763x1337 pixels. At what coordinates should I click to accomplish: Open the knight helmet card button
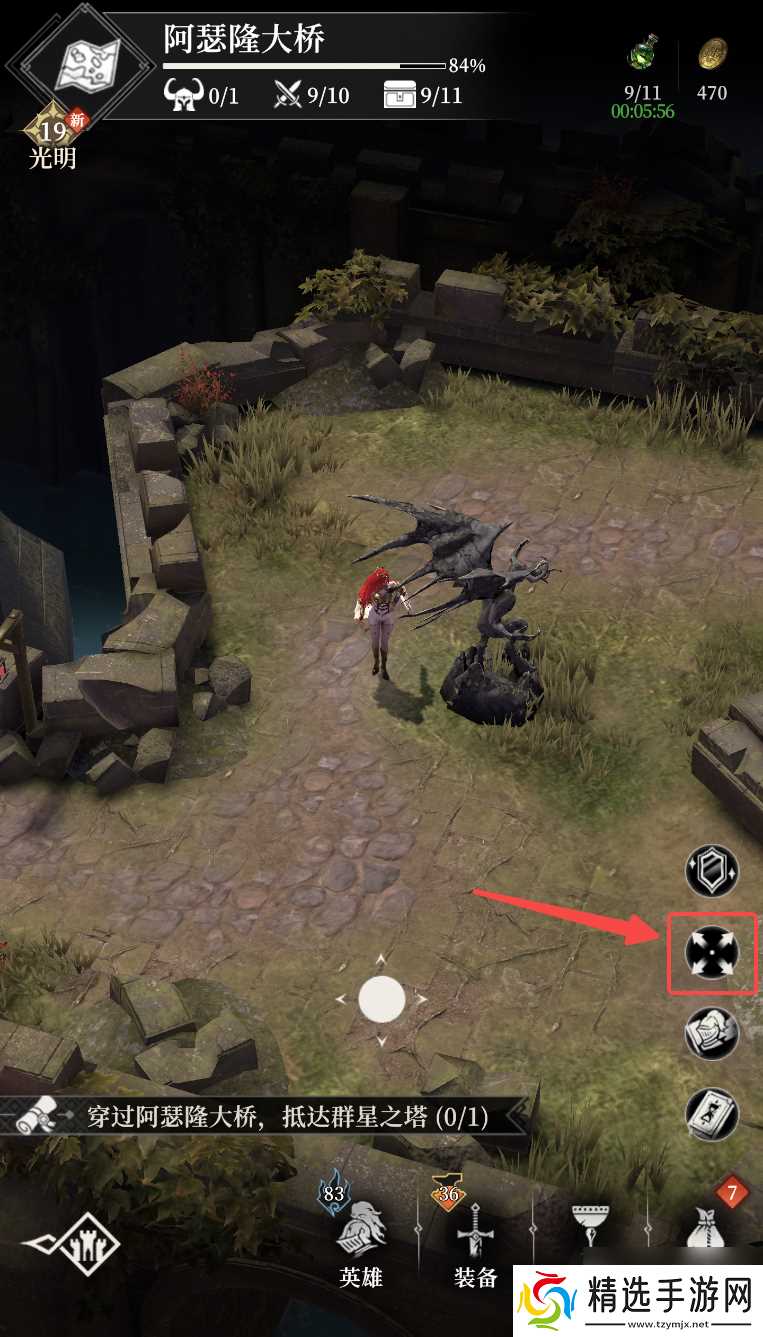(x=711, y=1033)
